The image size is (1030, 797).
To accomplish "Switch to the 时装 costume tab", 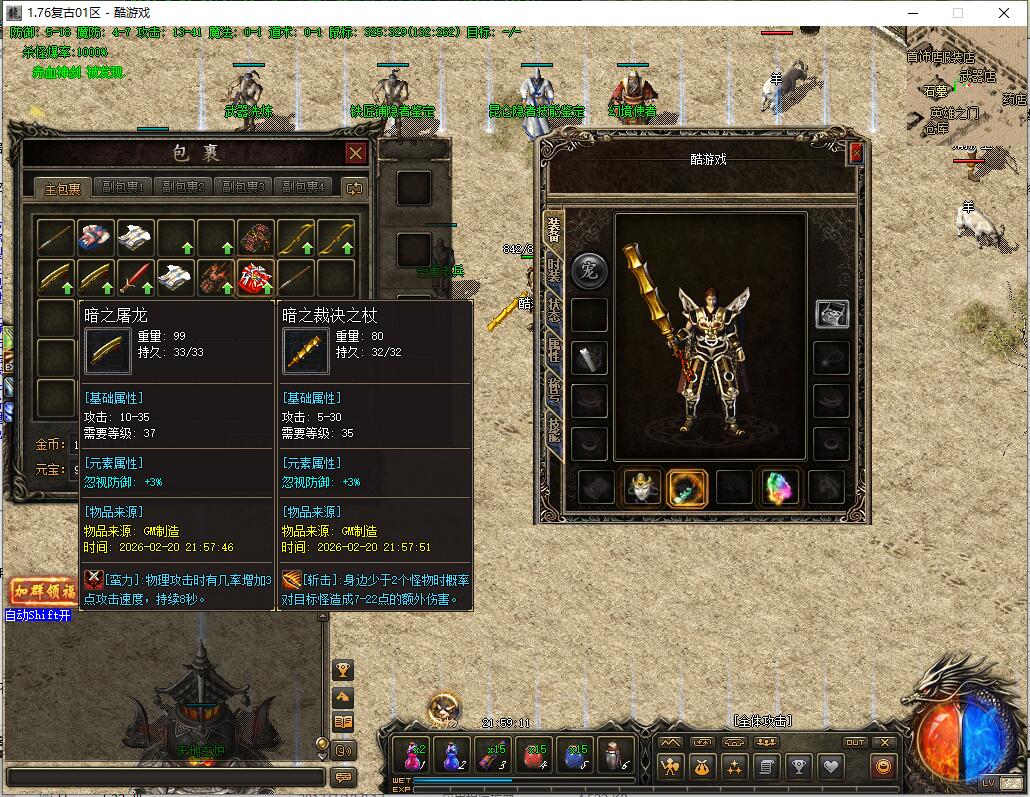I will click(553, 270).
